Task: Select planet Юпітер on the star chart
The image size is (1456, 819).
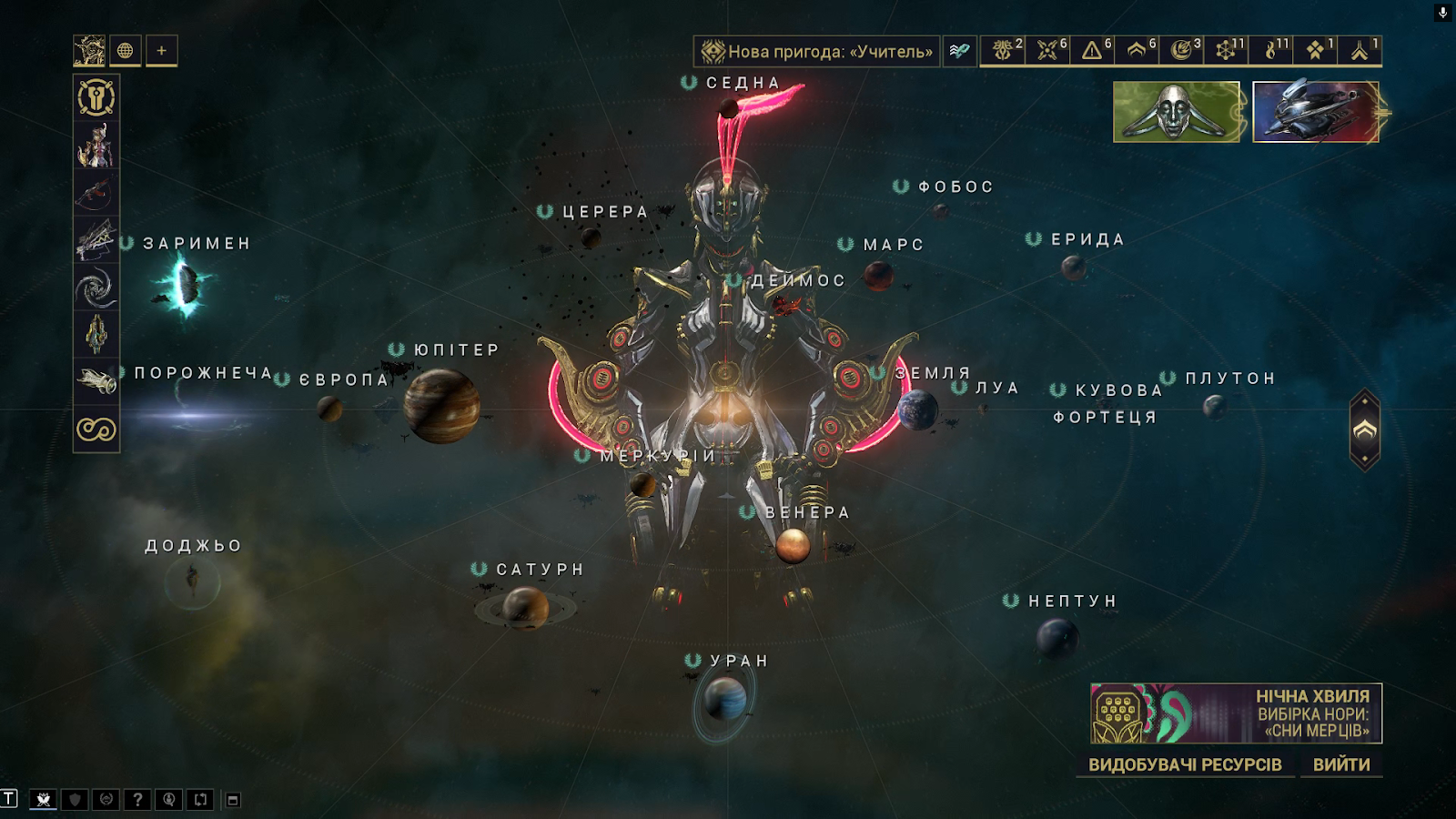Action: click(441, 405)
